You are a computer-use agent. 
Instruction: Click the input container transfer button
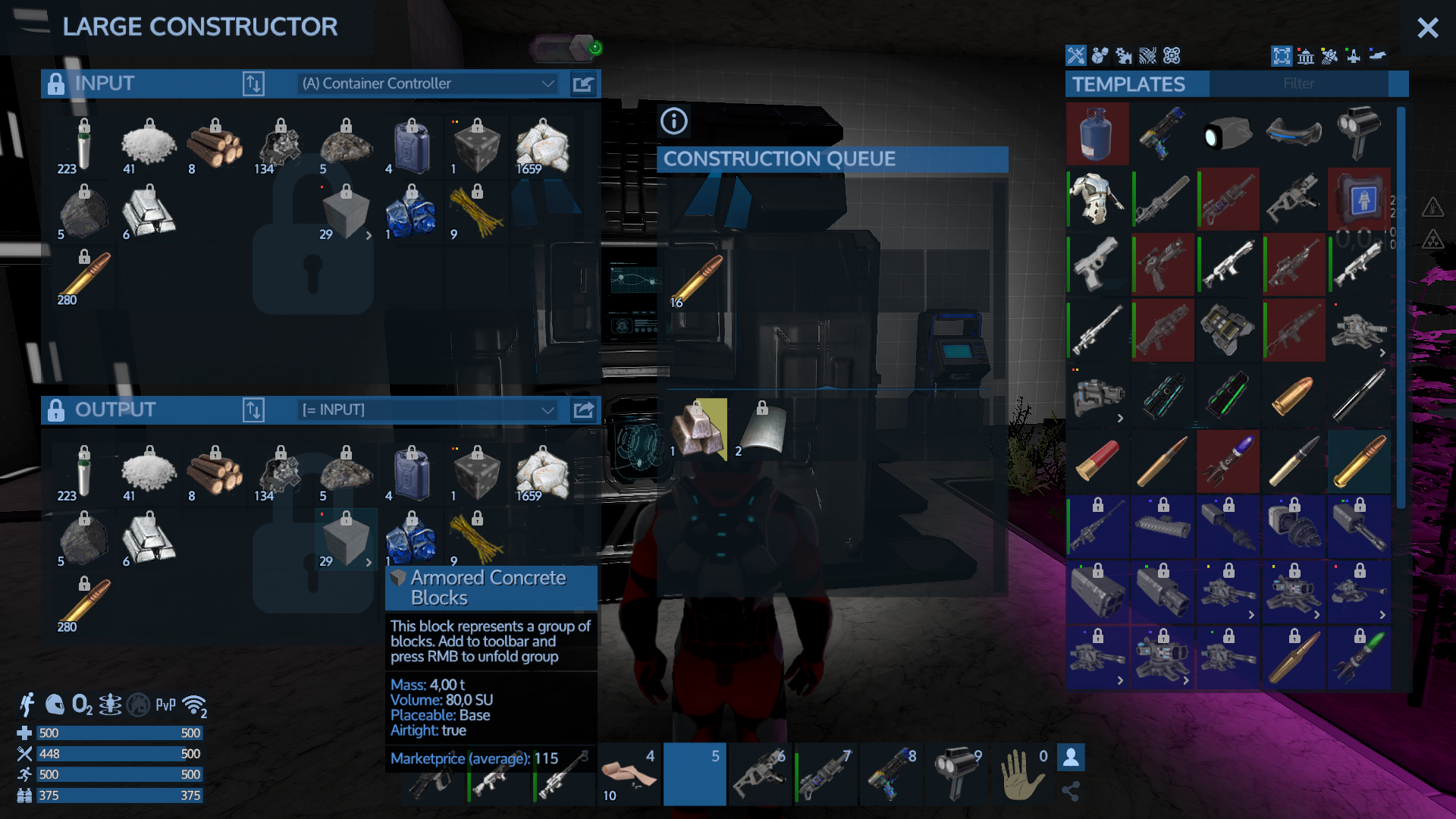pyautogui.click(x=583, y=83)
